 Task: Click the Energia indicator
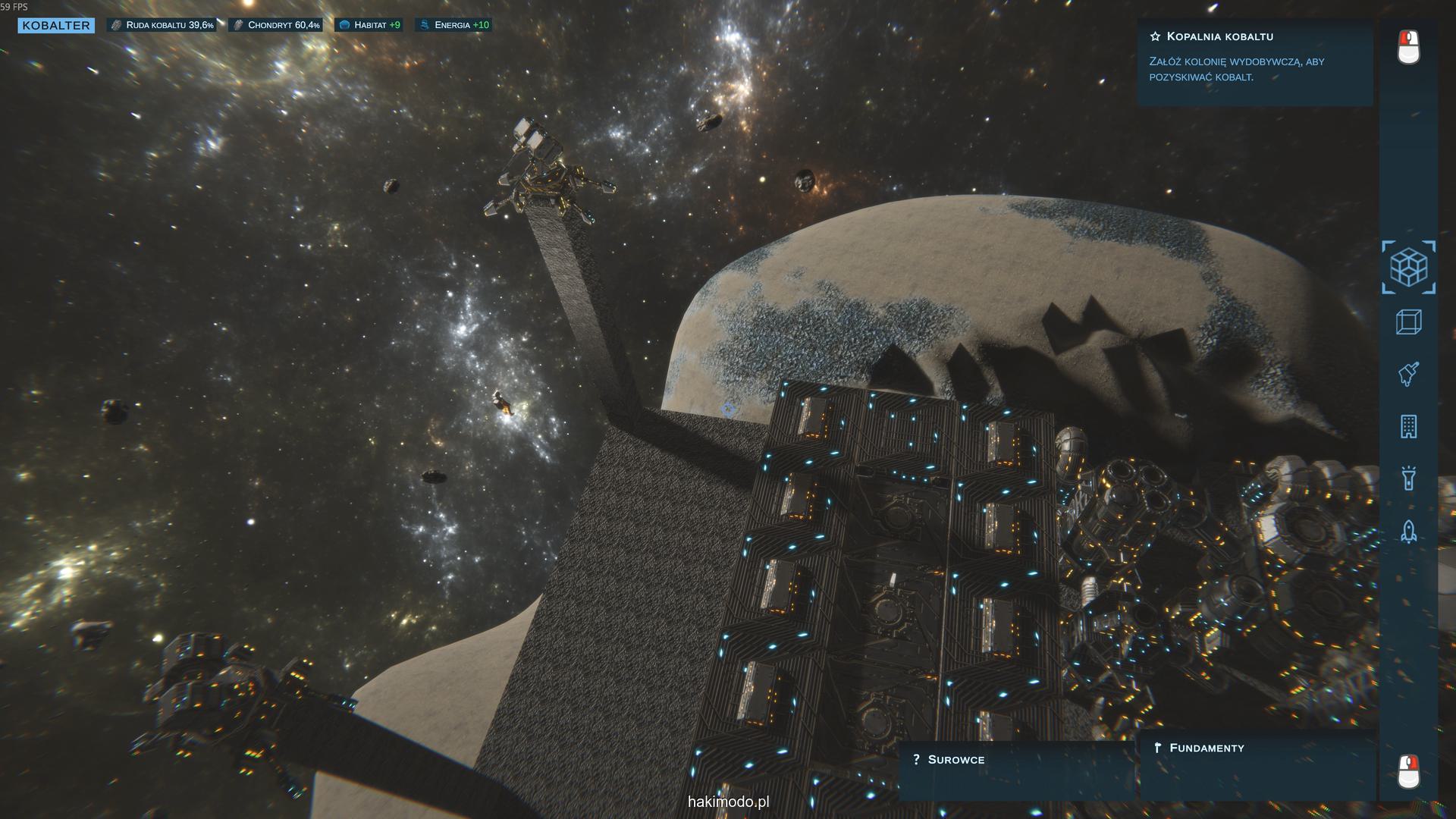point(453,25)
